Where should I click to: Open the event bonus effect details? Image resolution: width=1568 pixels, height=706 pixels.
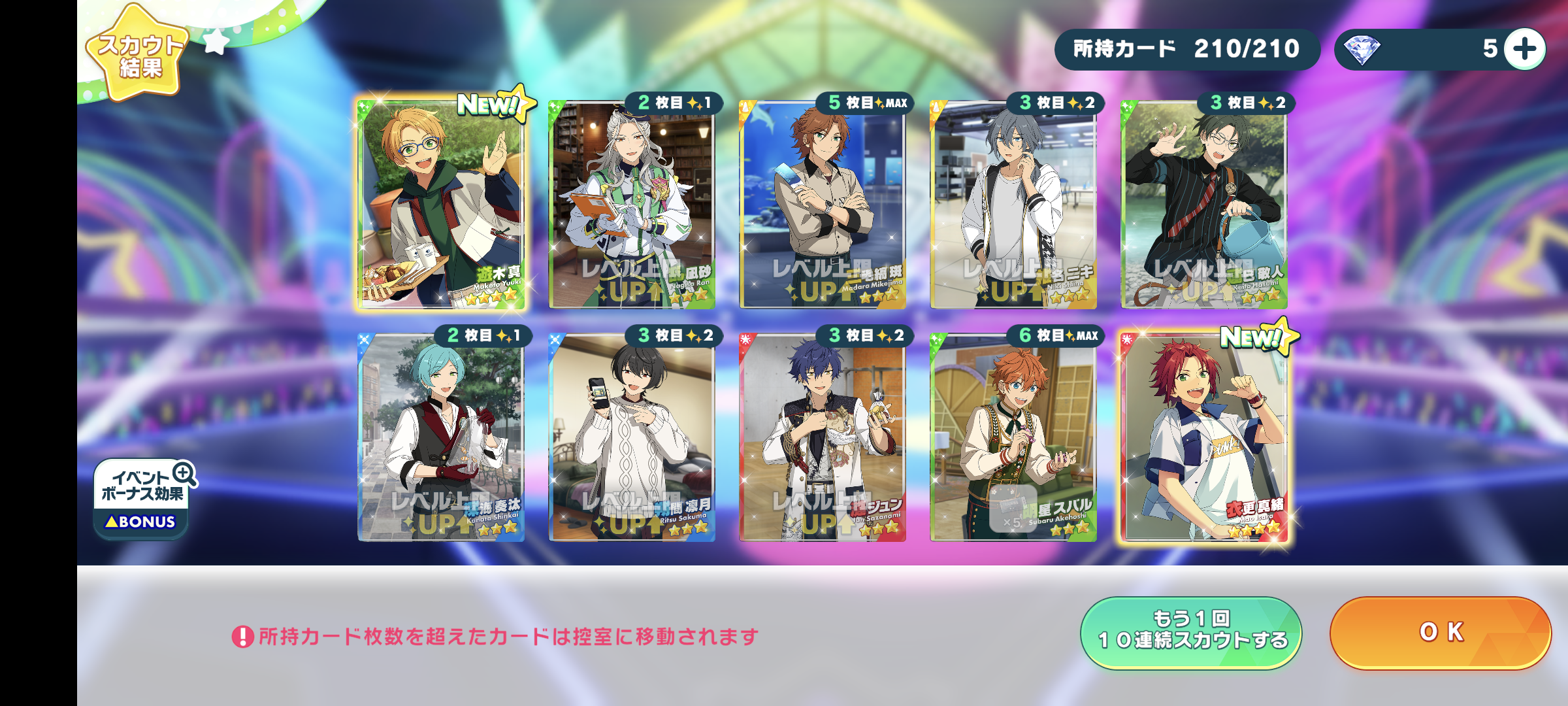[143, 498]
